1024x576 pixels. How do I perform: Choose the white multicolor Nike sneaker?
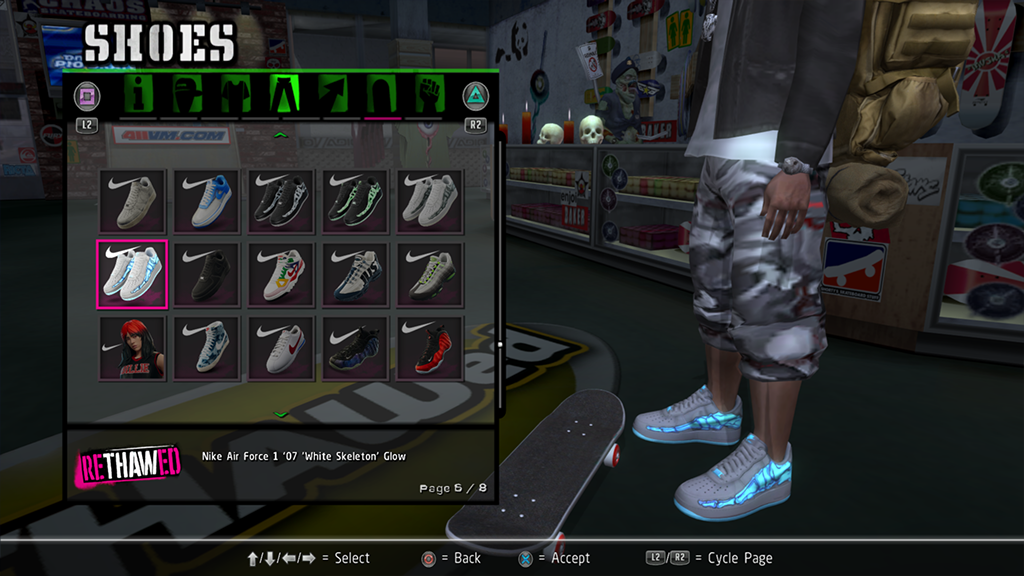pyautogui.click(x=283, y=274)
